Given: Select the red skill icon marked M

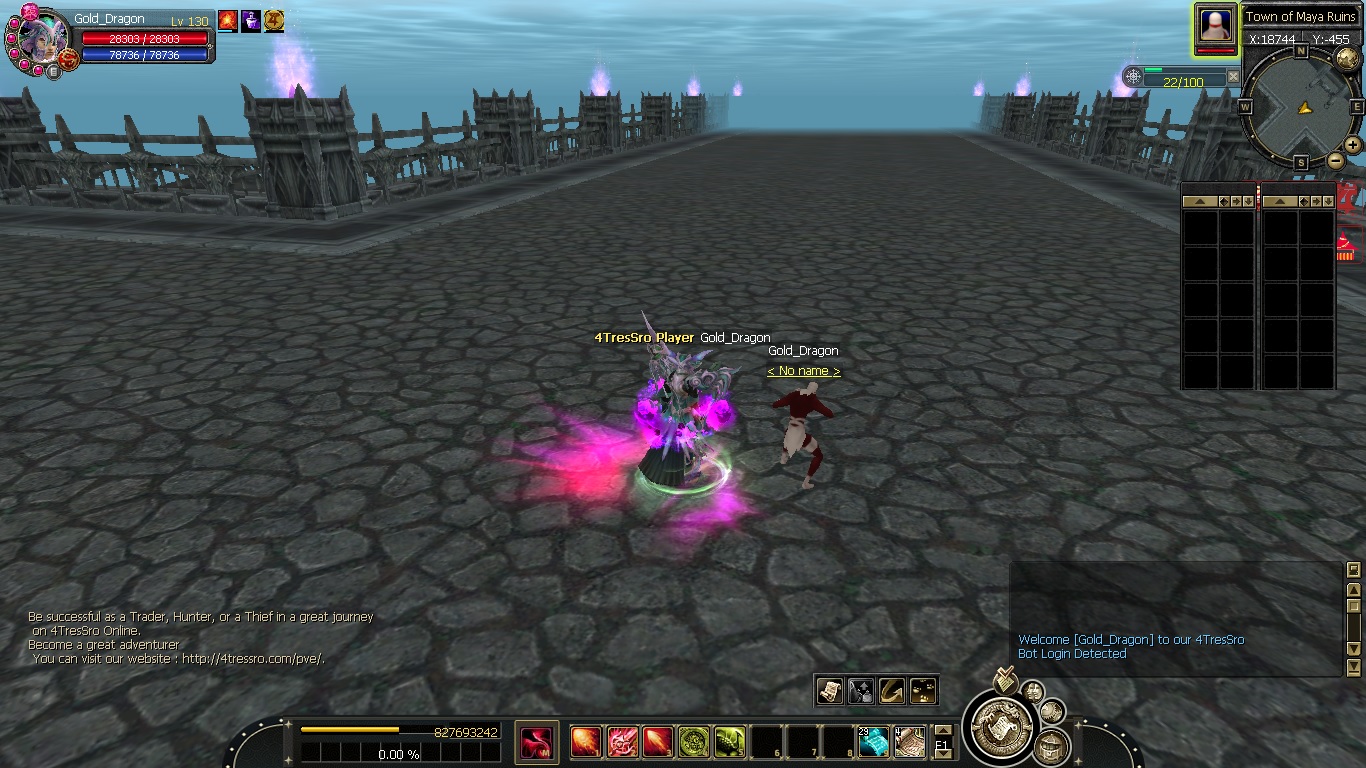Looking at the screenshot, I should coord(537,742).
